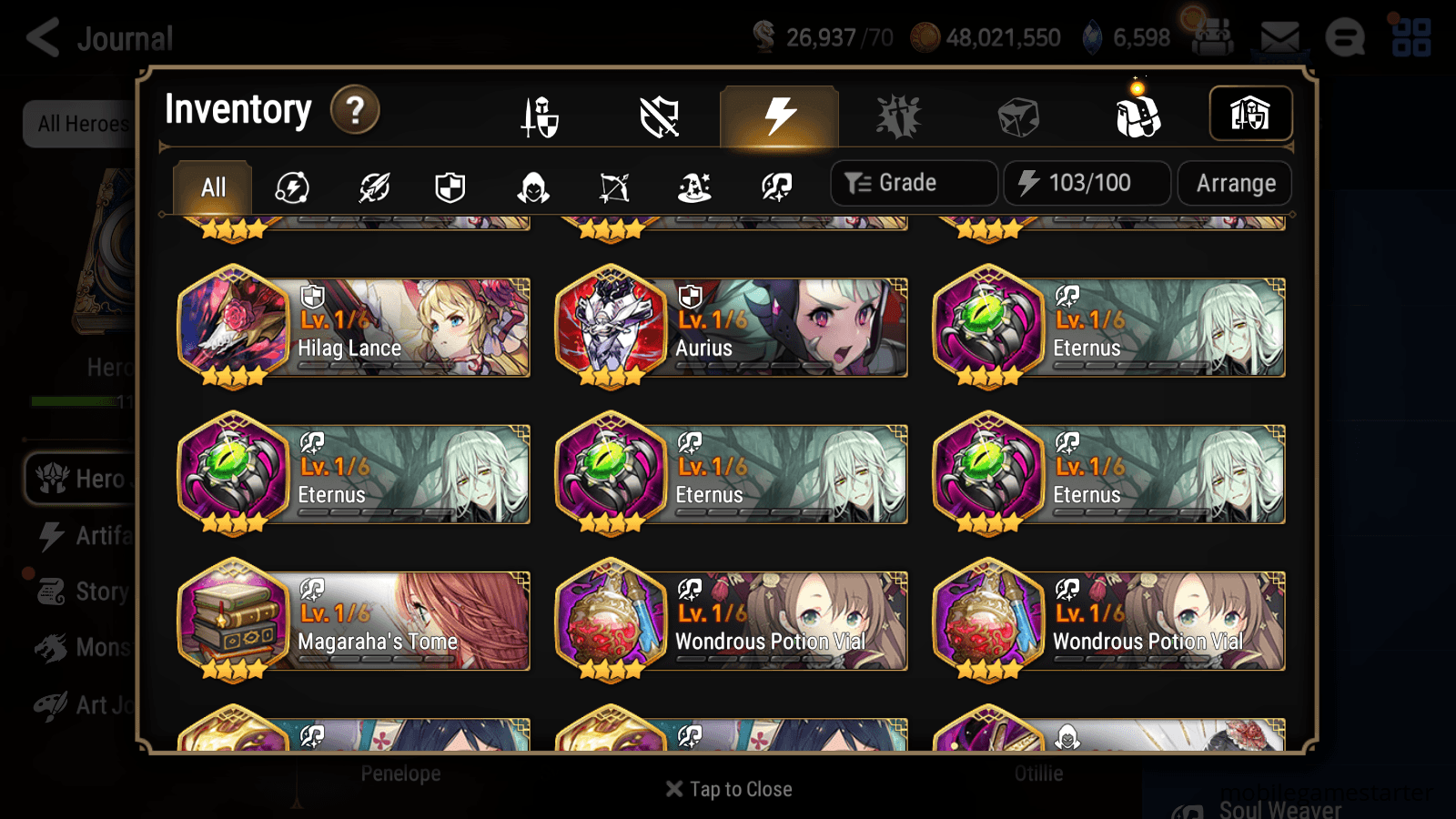Tap to Close the inventory
Viewport: 1456px width, 819px height.
click(728, 789)
